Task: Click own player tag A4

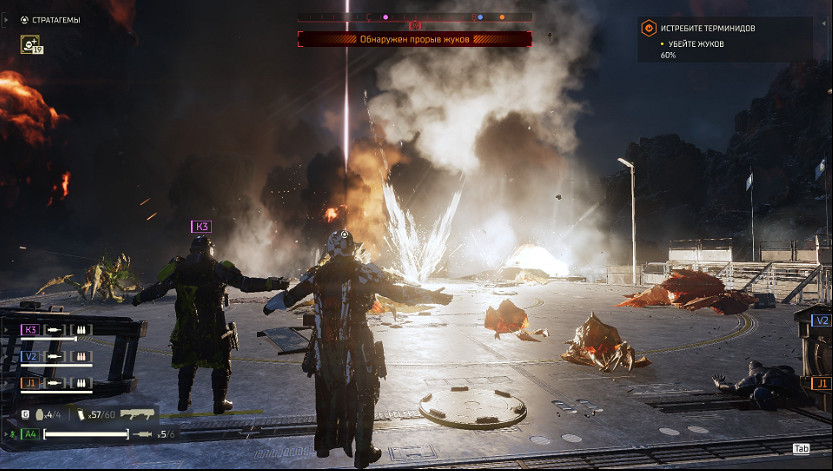Action: [30, 434]
